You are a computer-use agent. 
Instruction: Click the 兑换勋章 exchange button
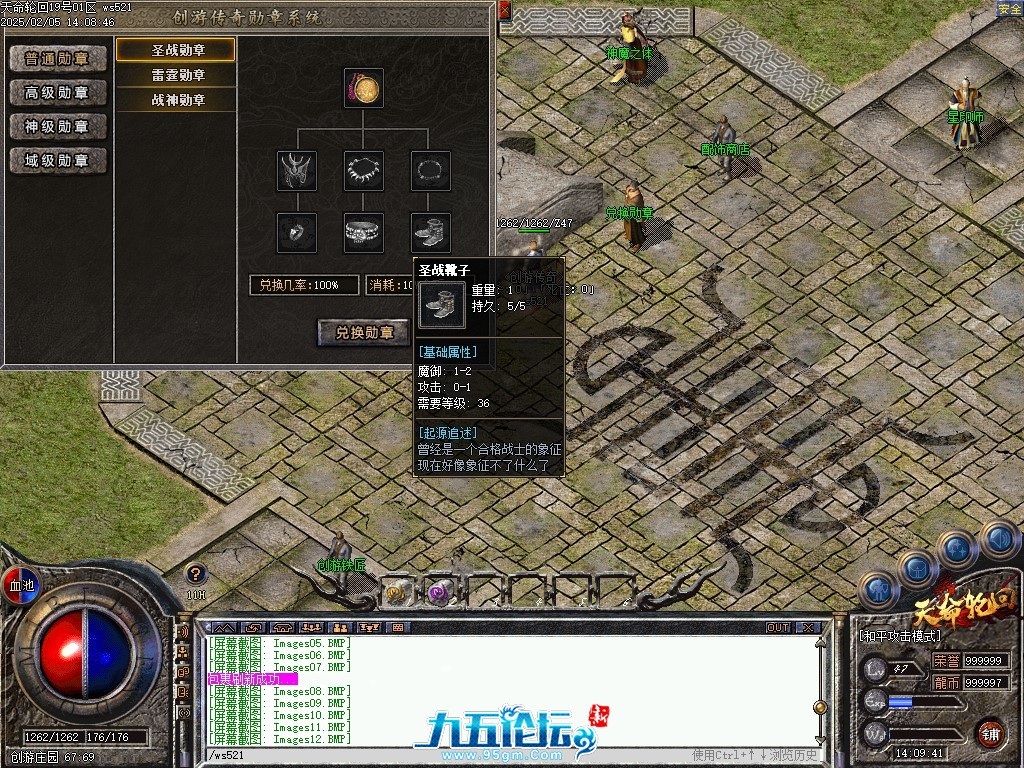(364, 333)
